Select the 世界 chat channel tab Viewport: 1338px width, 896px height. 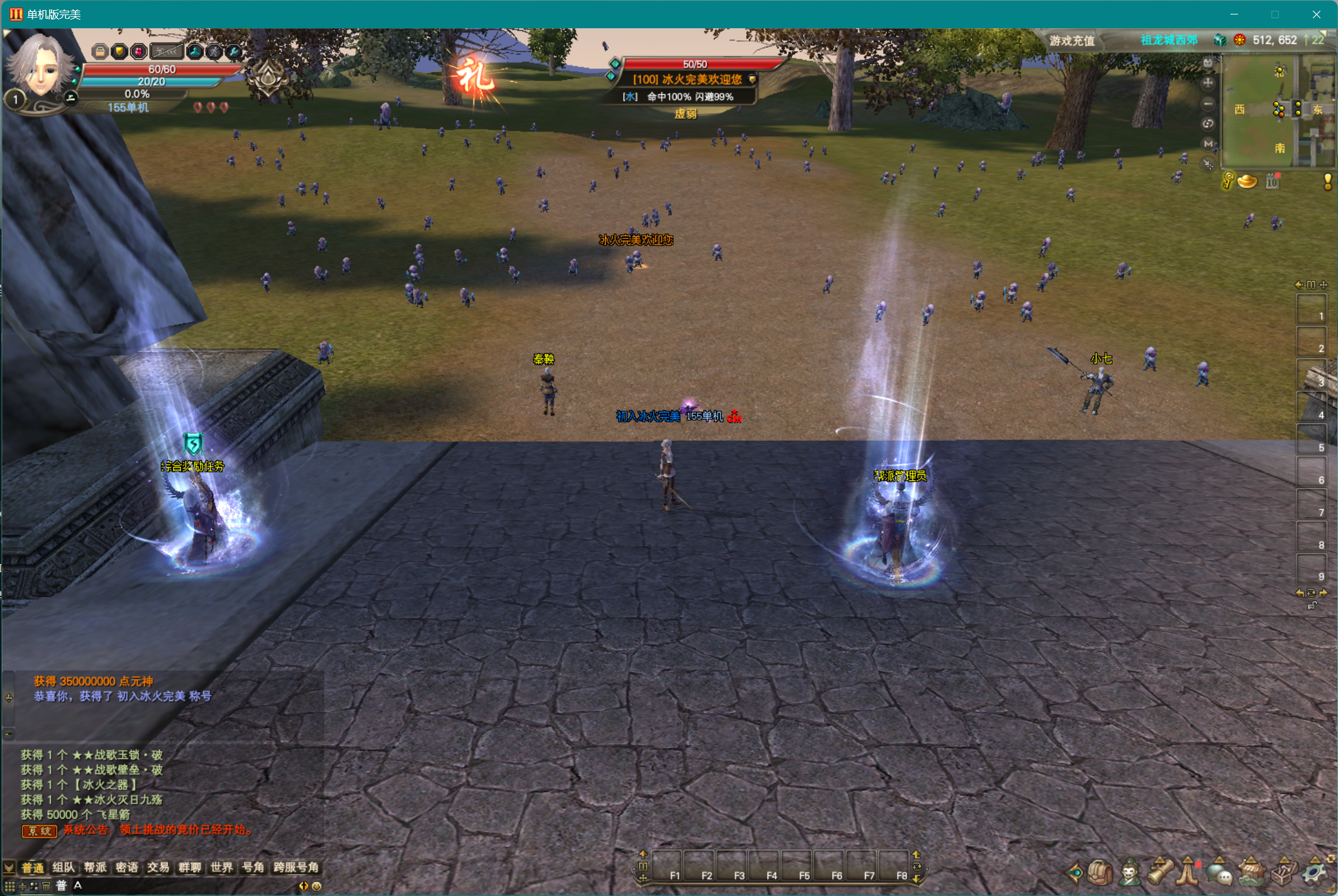coord(221,868)
